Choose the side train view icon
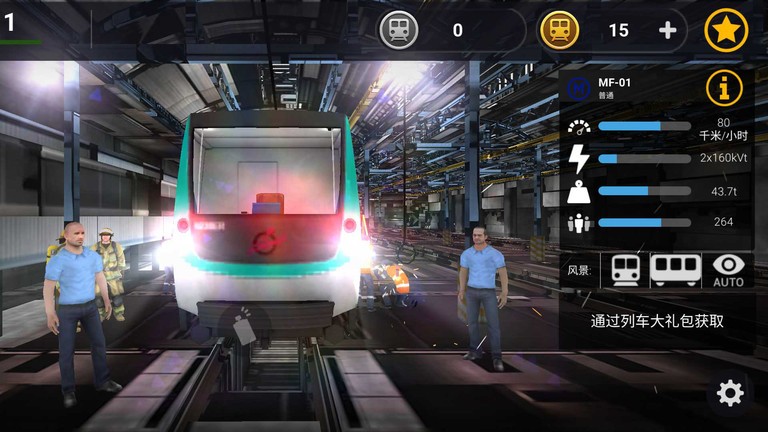The width and height of the screenshot is (768, 432). coord(676,270)
